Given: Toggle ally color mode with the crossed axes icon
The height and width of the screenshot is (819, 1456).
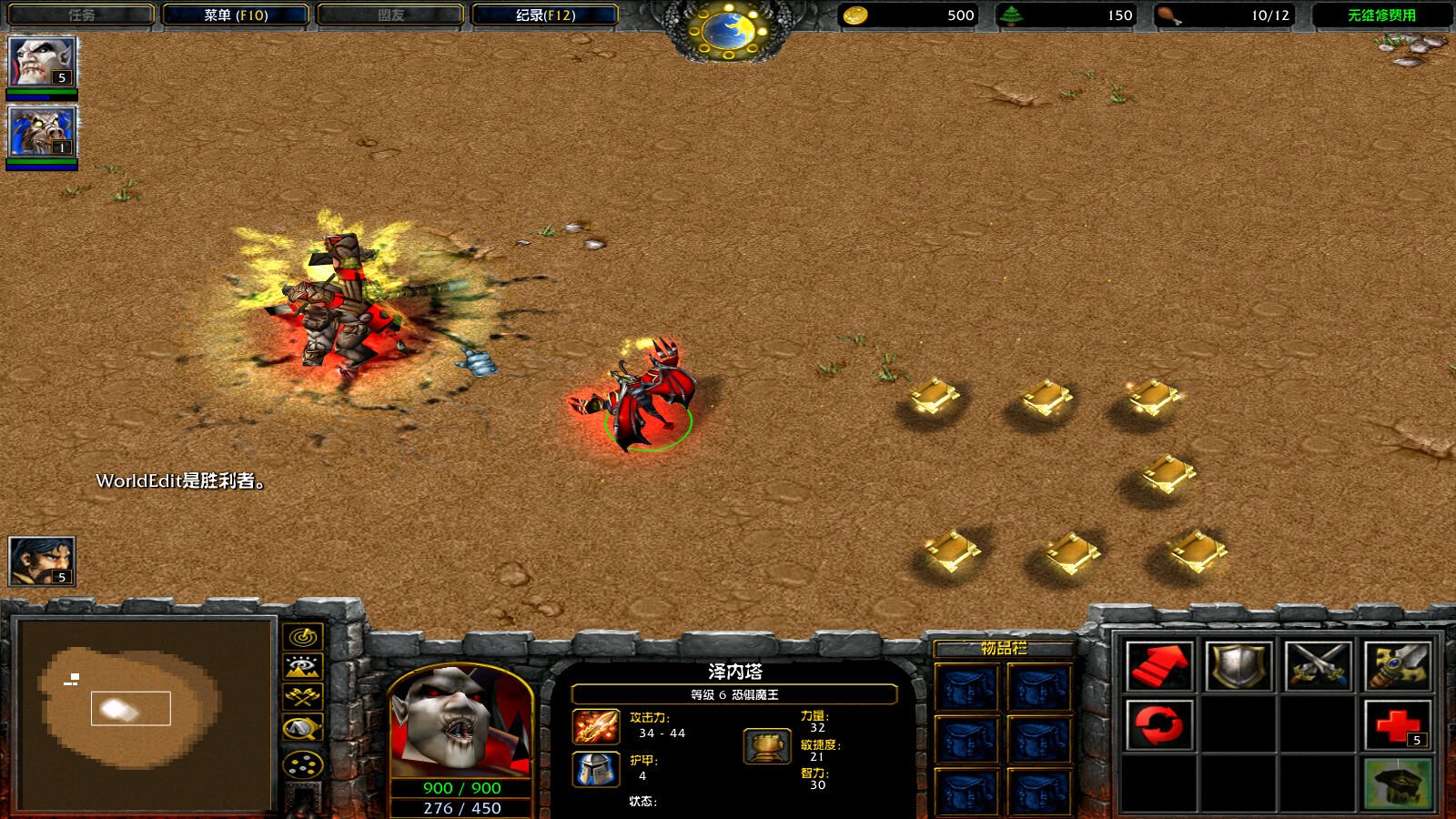Looking at the screenshot, I should point(303,697).
